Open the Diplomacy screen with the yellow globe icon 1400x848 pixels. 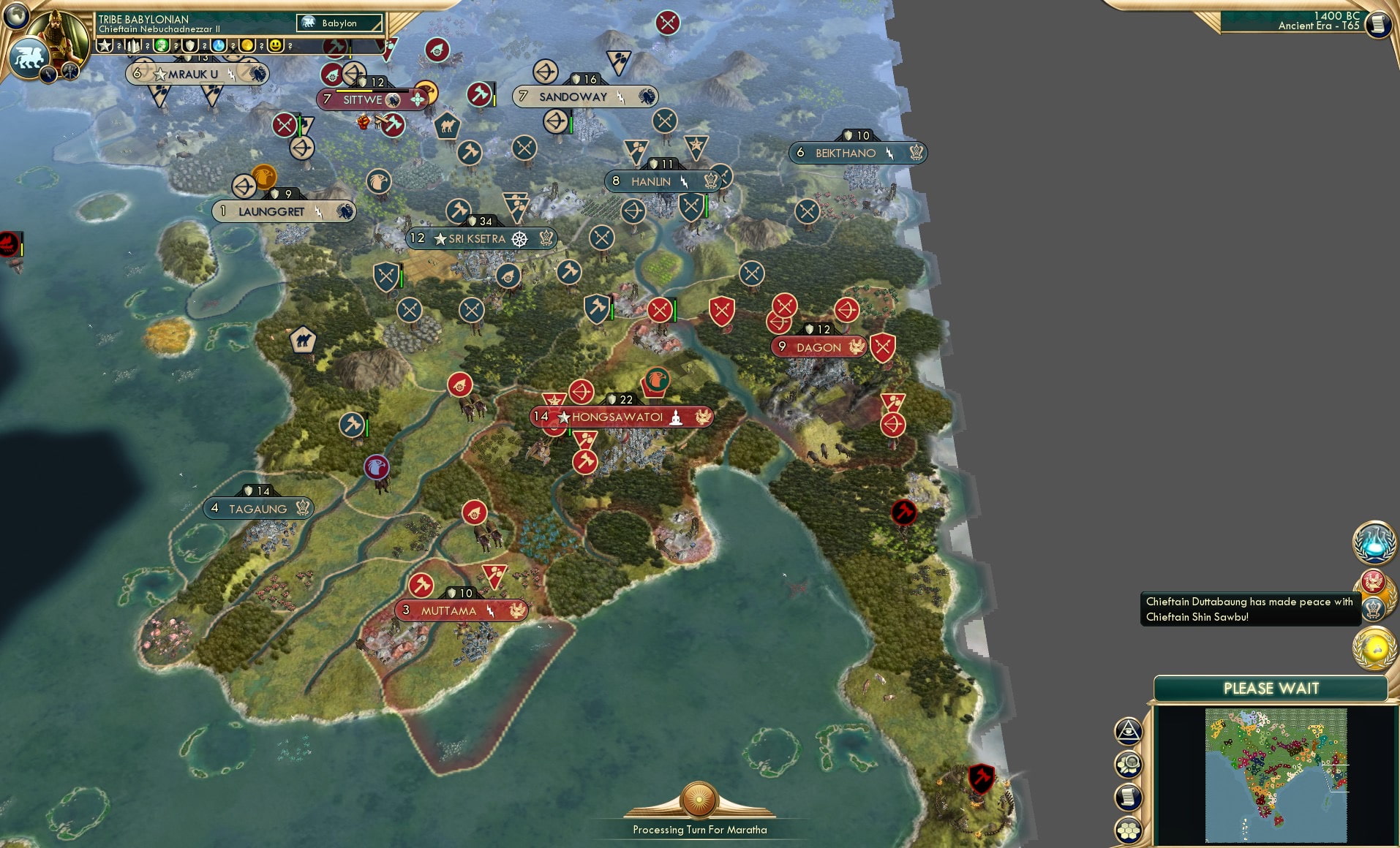click(1374, 646)
